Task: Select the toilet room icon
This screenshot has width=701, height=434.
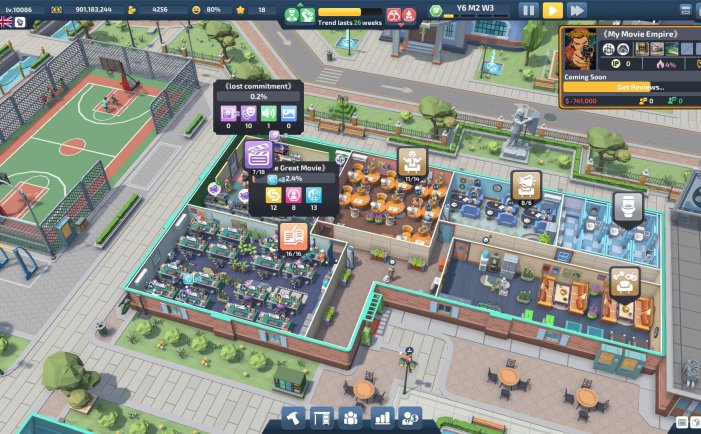Action: click(627, 207)
